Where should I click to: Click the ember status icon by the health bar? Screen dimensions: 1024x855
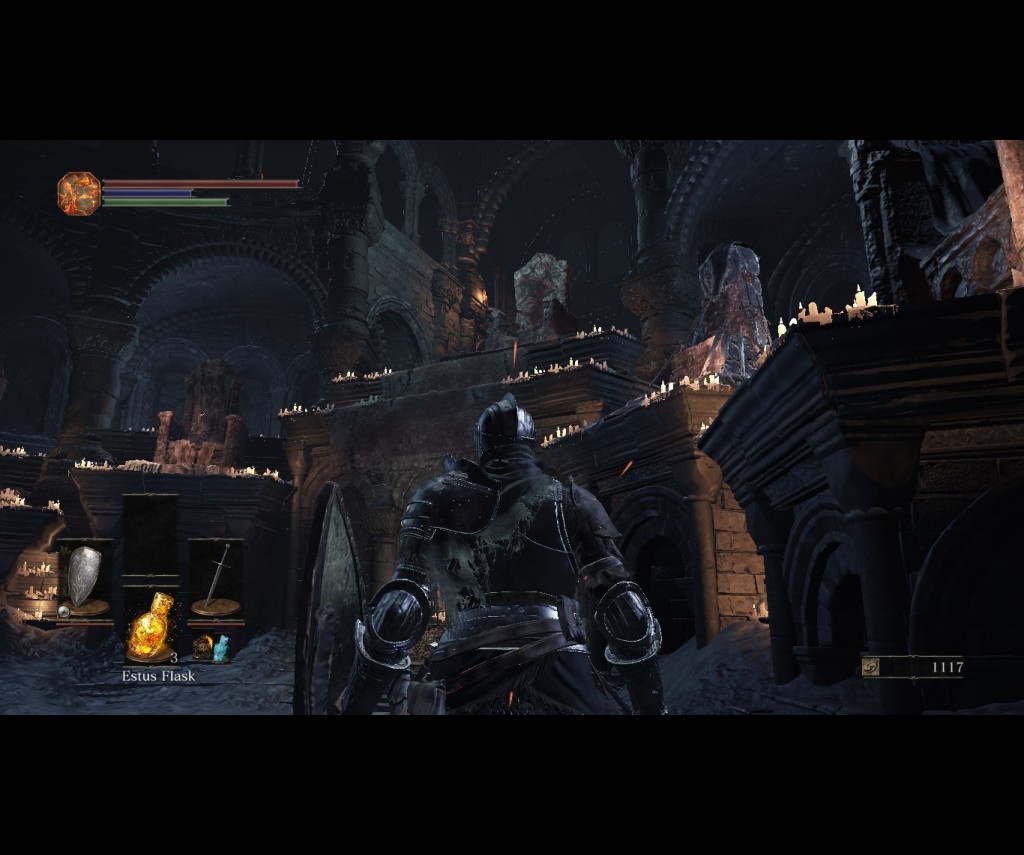point(79,193)
